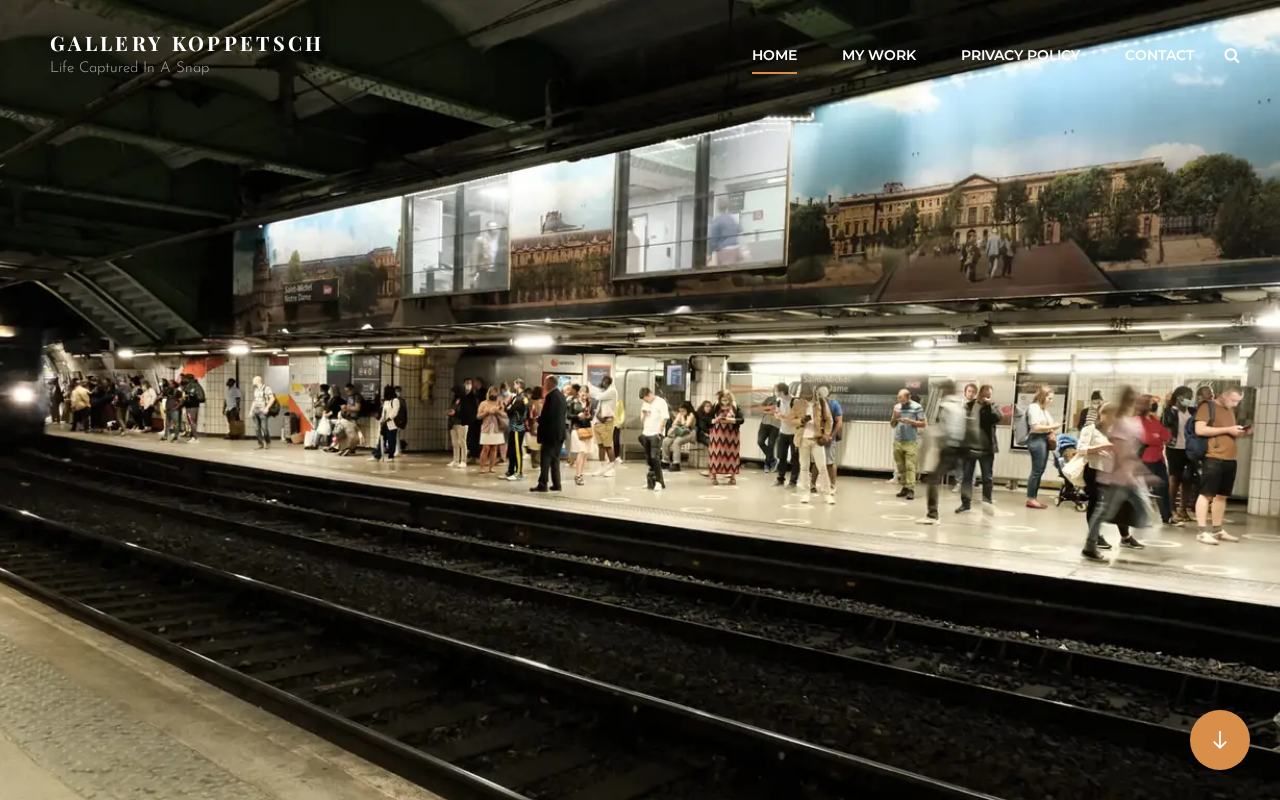Open the Home navigation link
The height and width of the screenshot is (800, 1280).
[x=774, y=55]
